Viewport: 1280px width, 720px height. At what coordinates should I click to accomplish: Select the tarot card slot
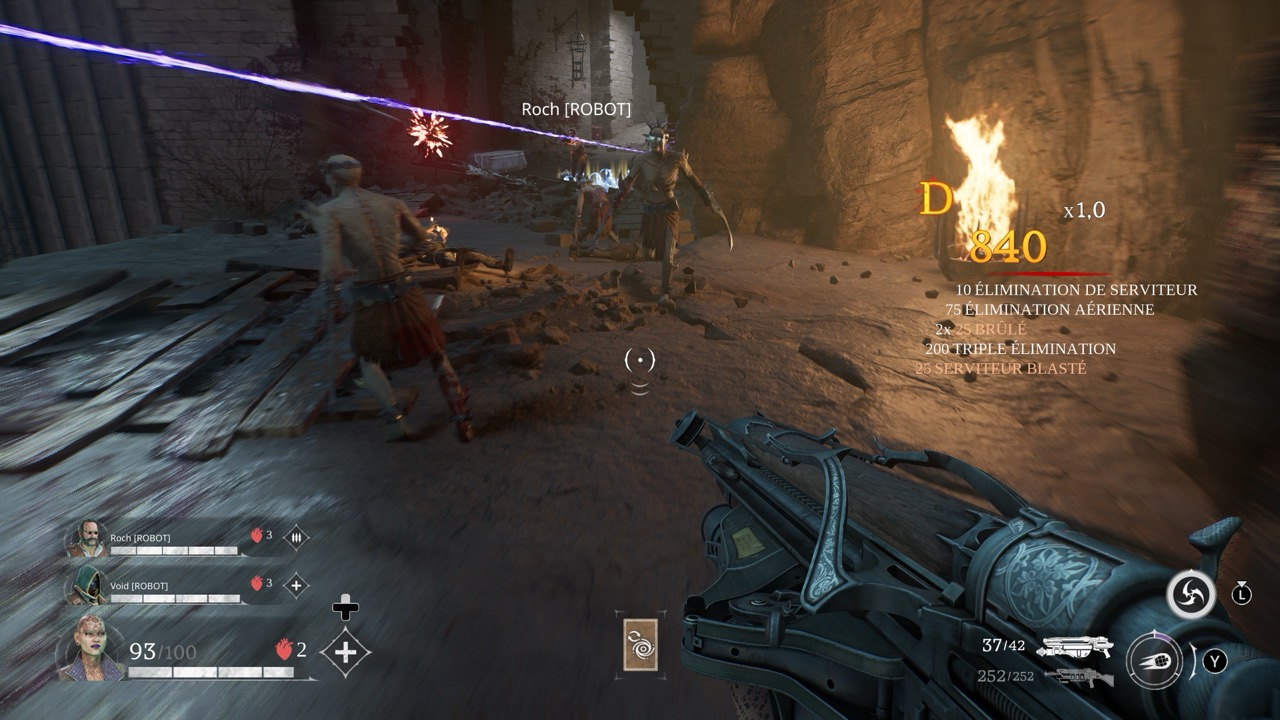coord(640,643)
